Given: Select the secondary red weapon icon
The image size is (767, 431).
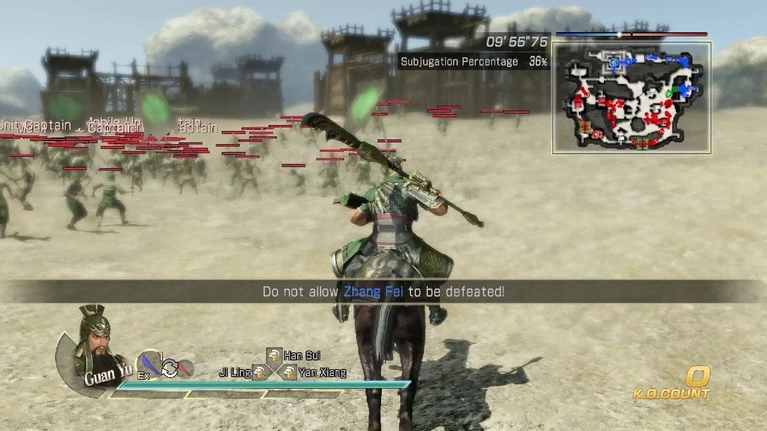Looking at the screenshot, I should 186,368.
